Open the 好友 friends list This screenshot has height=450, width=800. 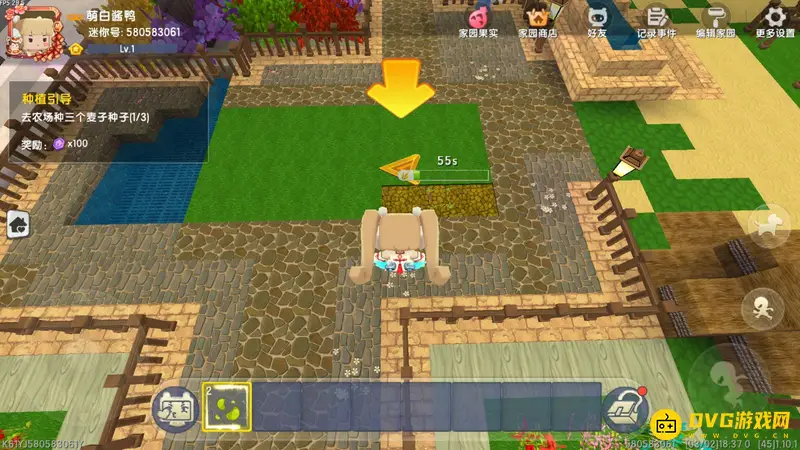(x=598, y=19)
